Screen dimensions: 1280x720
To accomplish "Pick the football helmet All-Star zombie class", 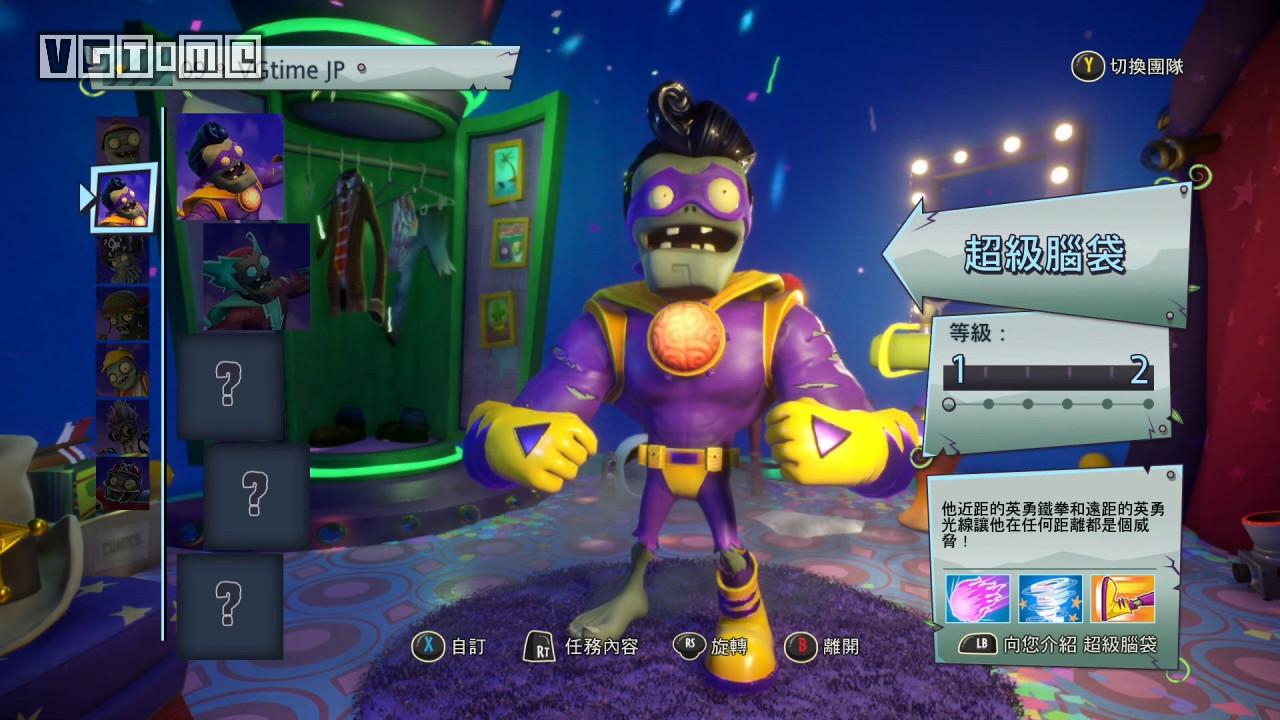I will [x=123, y=481].
